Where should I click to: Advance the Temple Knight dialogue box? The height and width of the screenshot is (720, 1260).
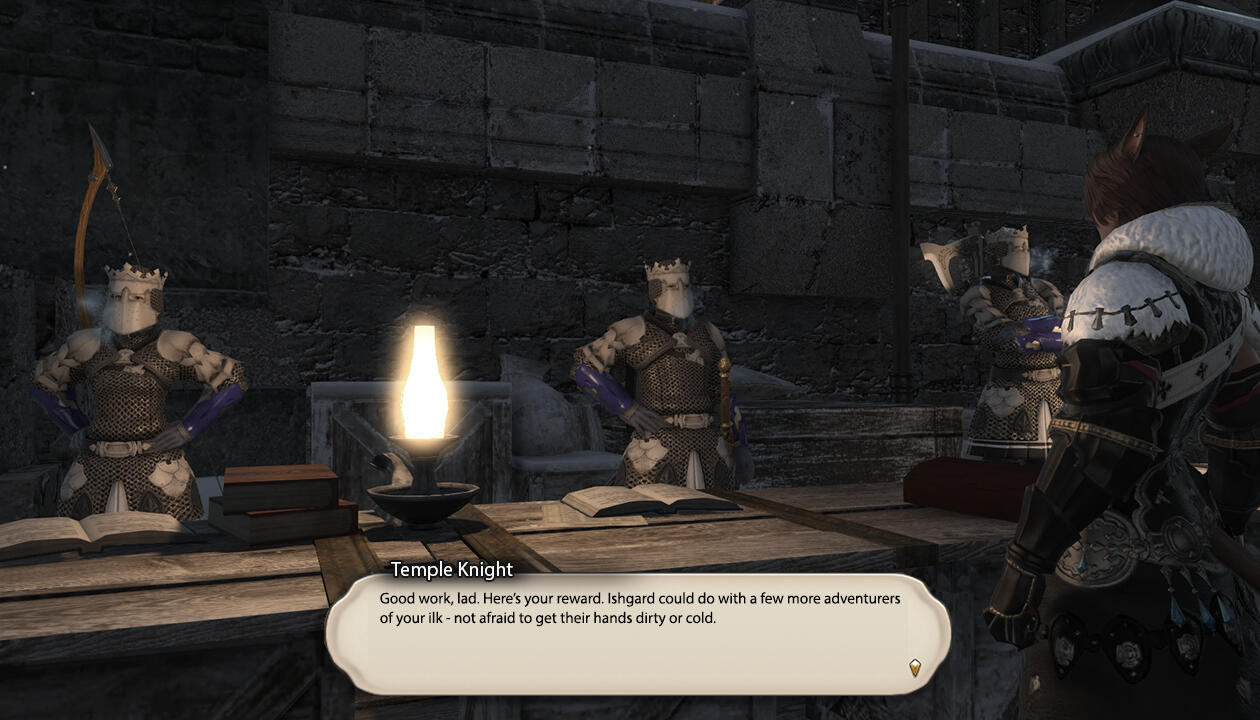click(x=636, y=632)
